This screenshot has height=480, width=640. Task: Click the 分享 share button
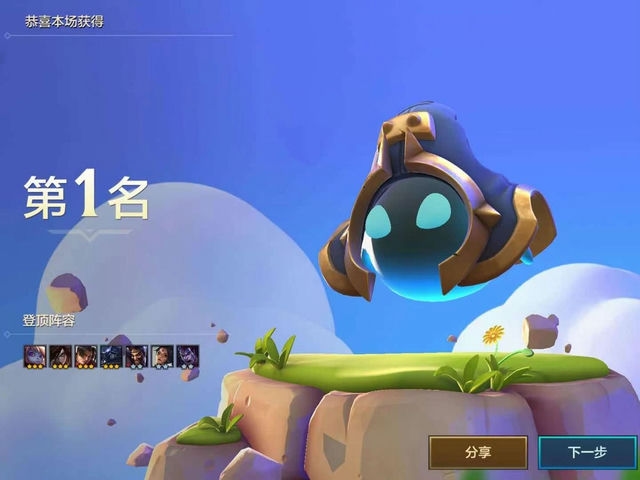click(478, 452)
